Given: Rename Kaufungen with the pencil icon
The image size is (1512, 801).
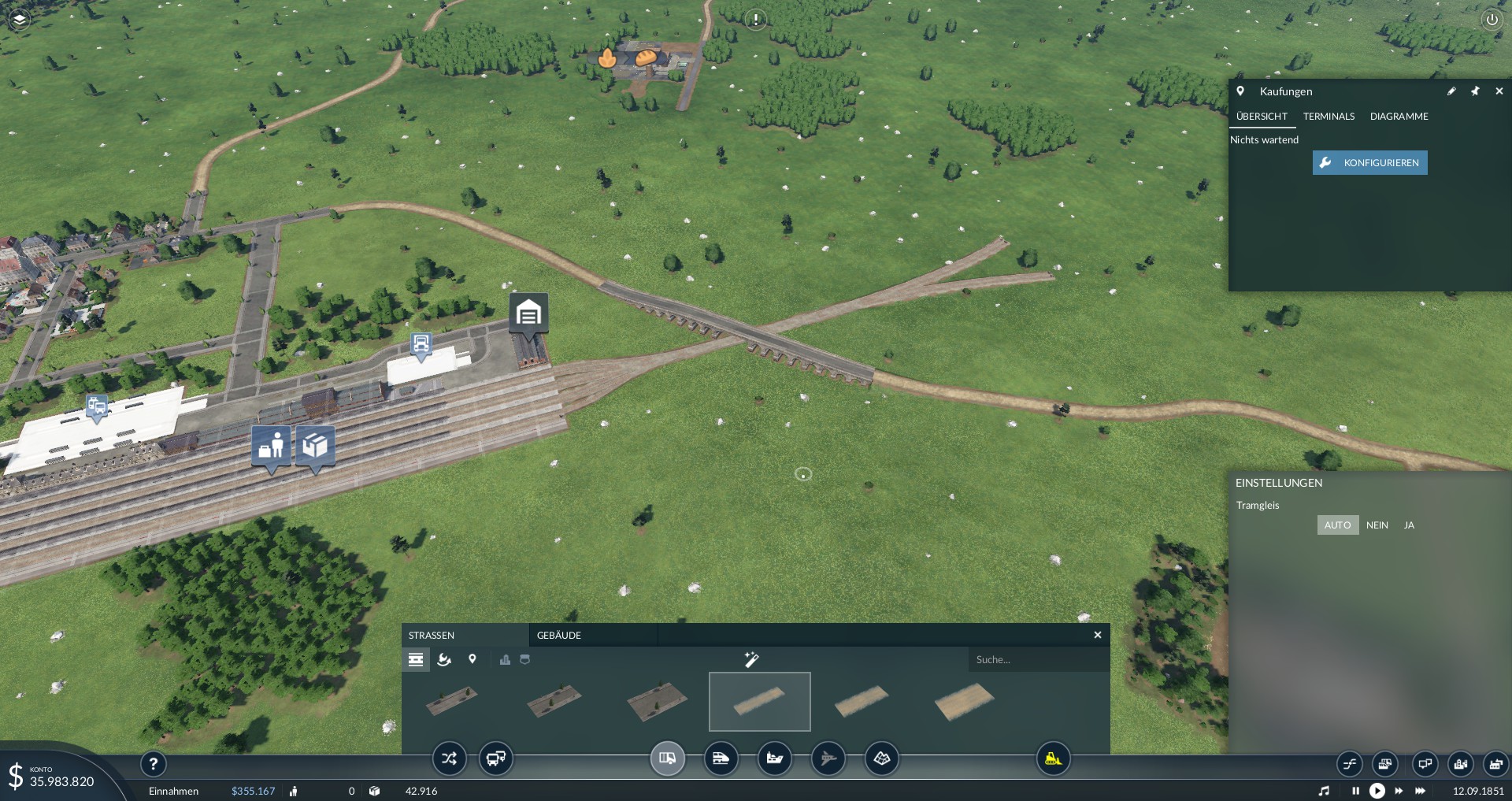Looking at the screenshot, I should (x=1451, y=91).
